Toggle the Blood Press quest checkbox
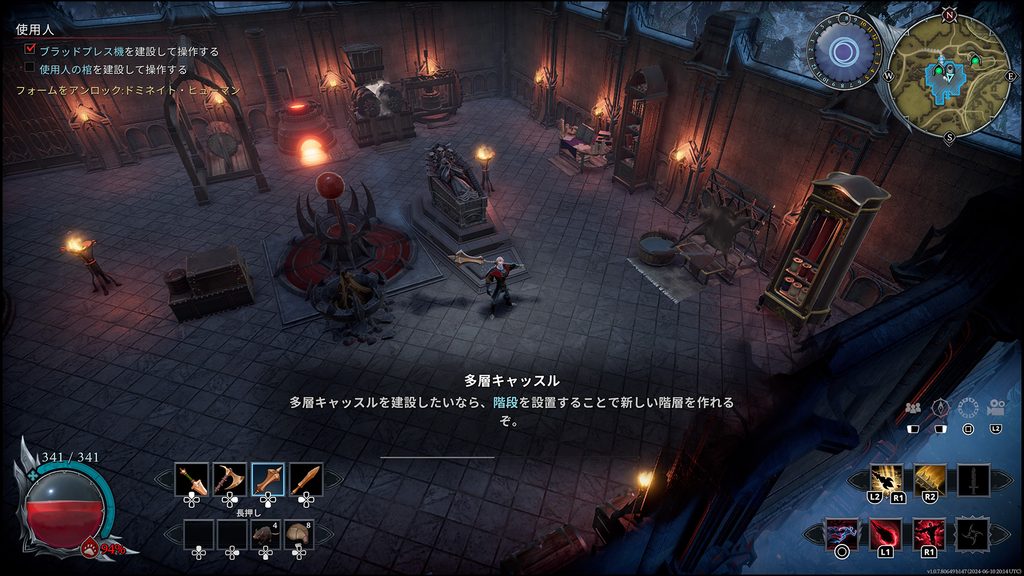This screenshot has height=576, width=1024. pyautogui.click(x=30, y=51)
